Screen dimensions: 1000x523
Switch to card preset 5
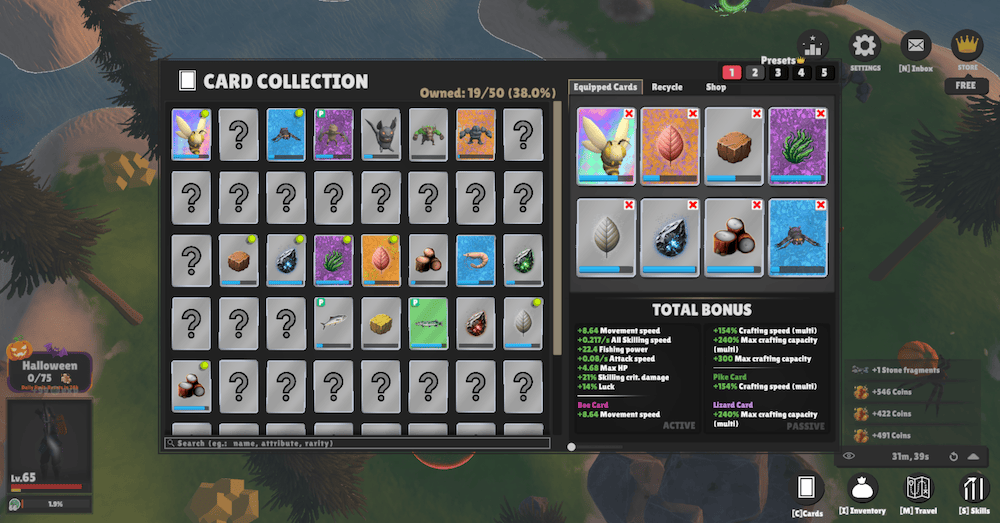(x=825, y=73)
